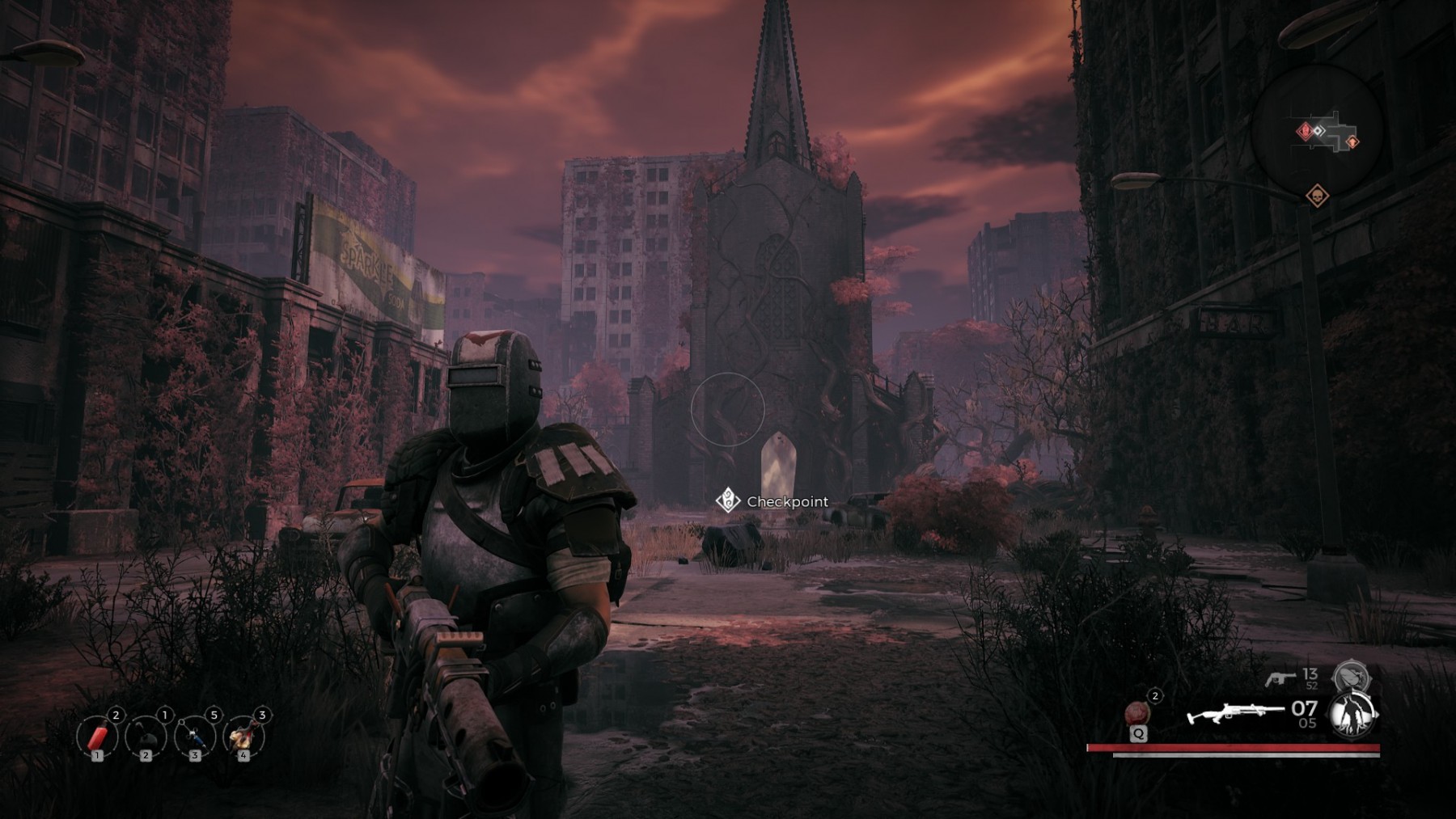Select the Checkpoint waypoint marker
The width and height of the screenshot is (1456, 819).
pyautogui.click(x=727, y=500)
